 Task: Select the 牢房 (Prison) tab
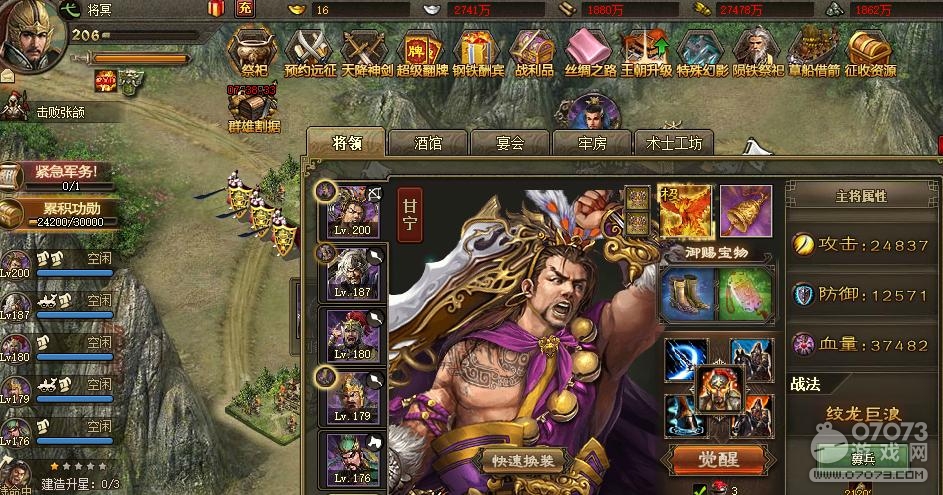point(591,143)
